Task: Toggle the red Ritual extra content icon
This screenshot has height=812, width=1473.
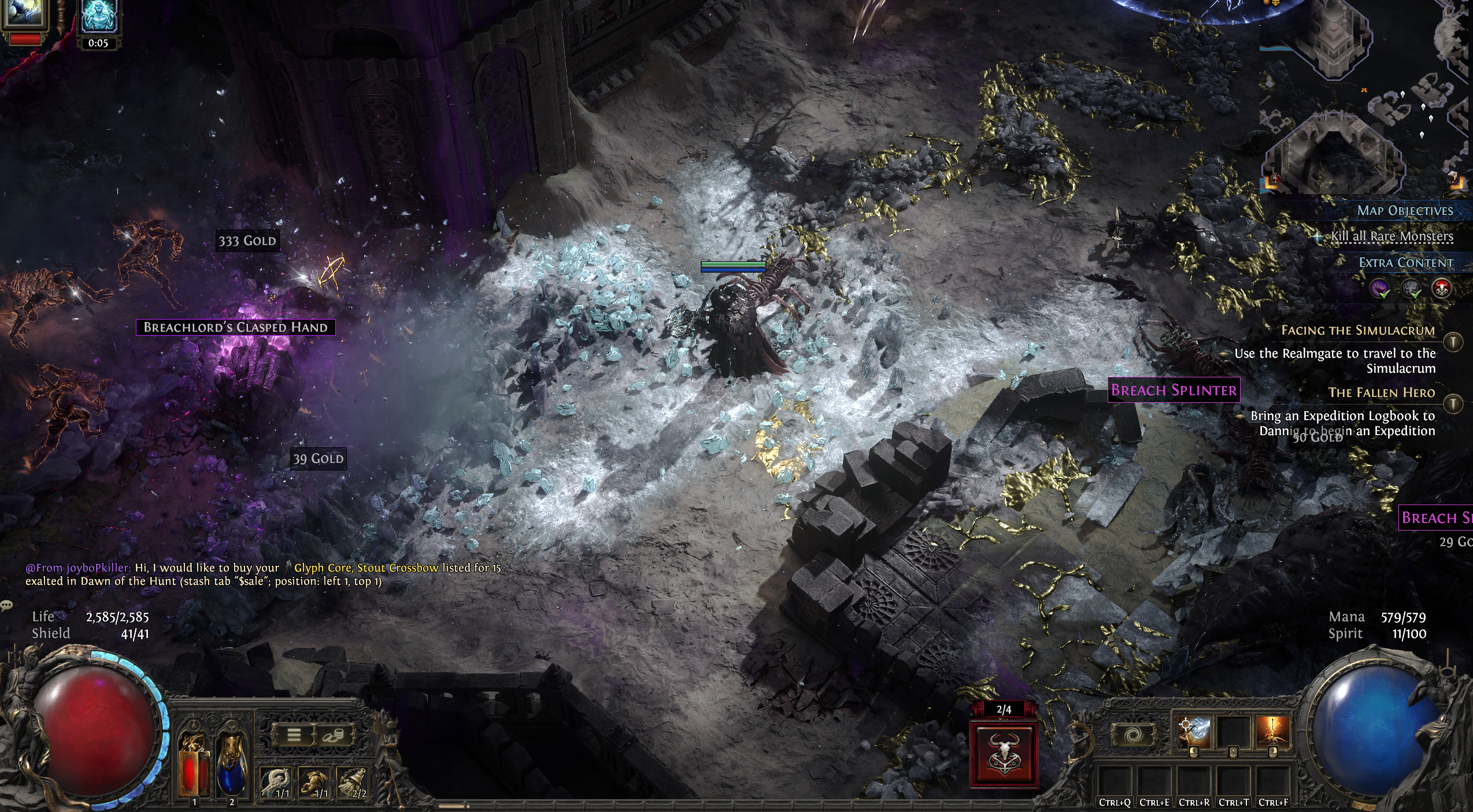Action: pyautogui.click(x=1442, y=288)
